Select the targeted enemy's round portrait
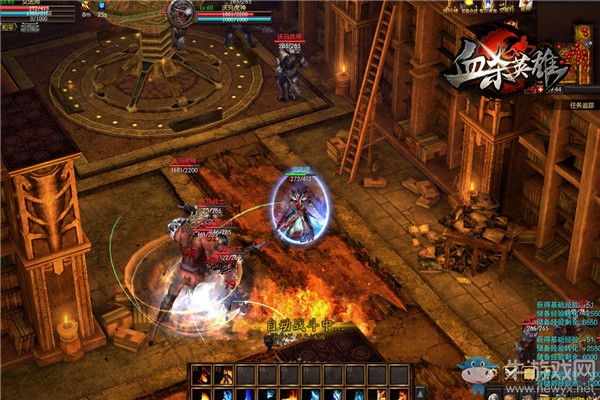 182,12
